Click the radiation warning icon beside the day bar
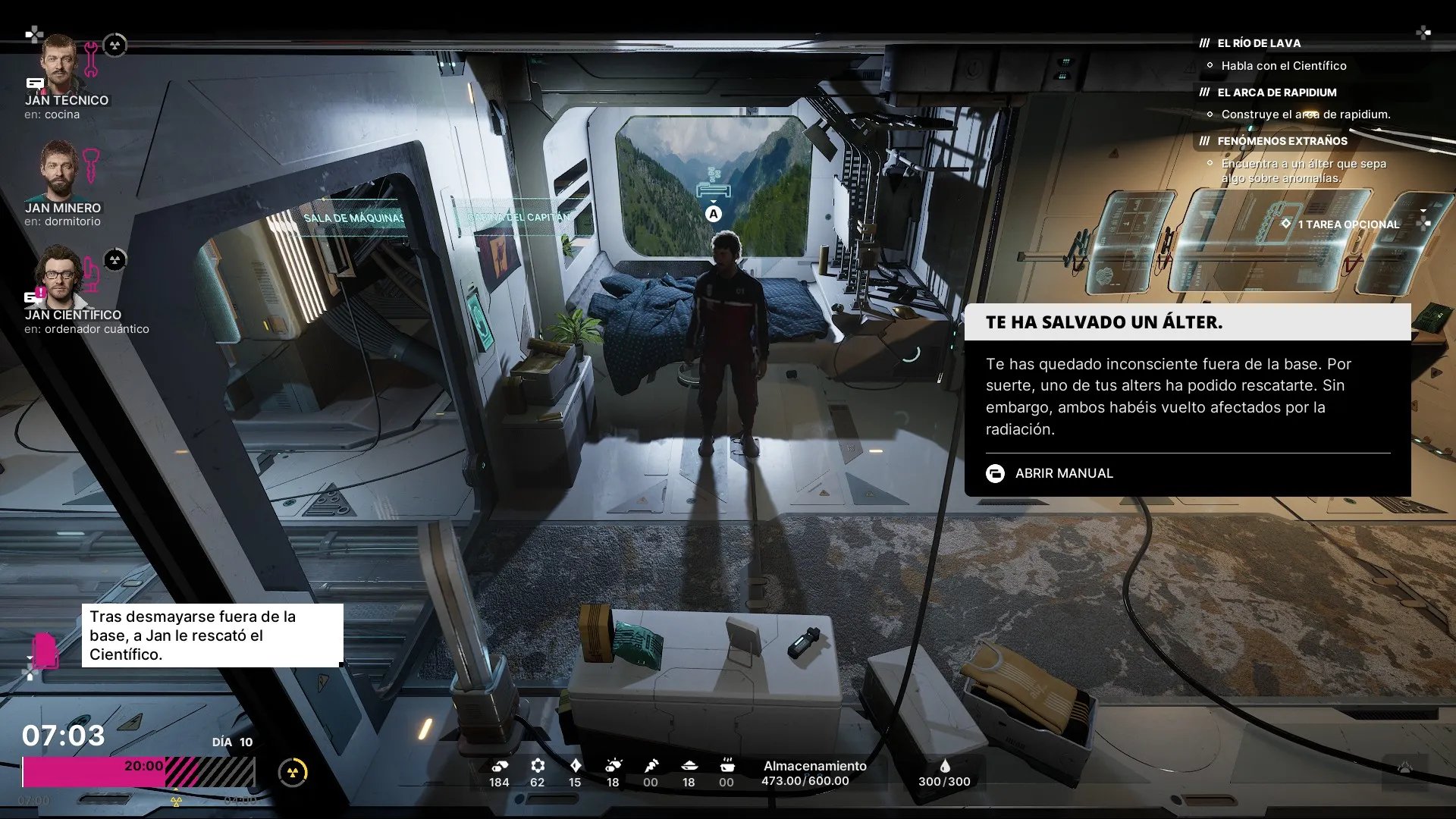Screen dimensions: 1456x819 pos(293,773)
